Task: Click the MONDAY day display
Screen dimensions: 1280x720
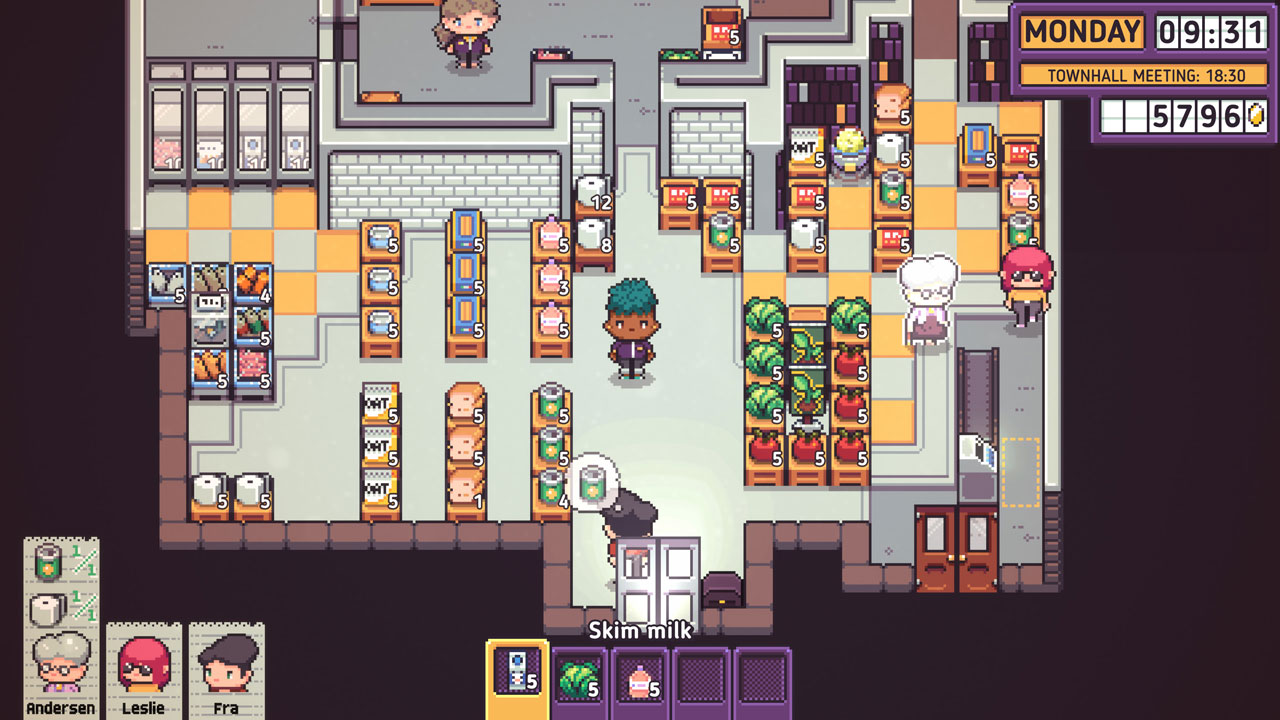Action: coord(1082,31)
